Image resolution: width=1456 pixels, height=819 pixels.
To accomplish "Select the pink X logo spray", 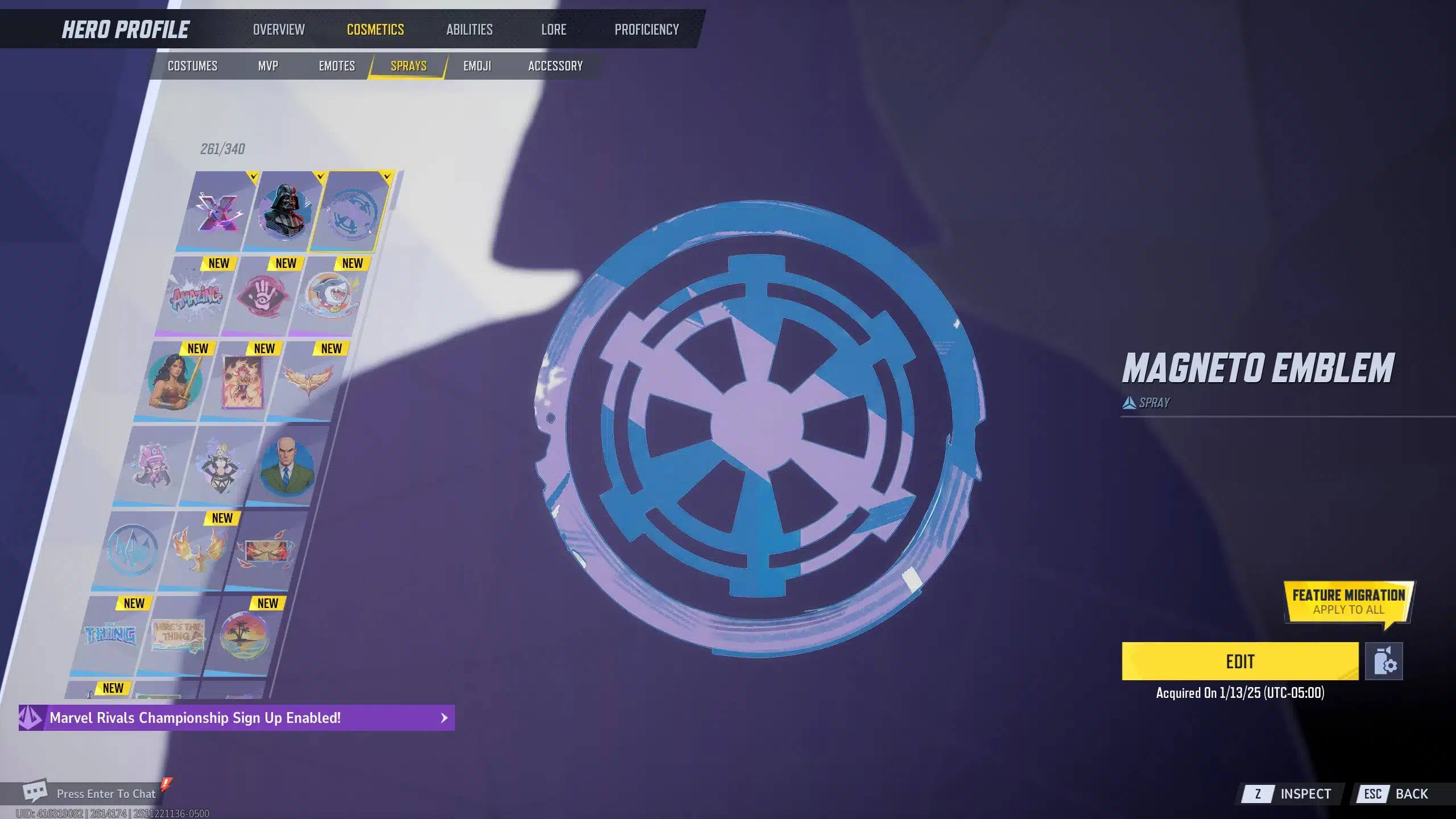I will (x=217, y=212).
